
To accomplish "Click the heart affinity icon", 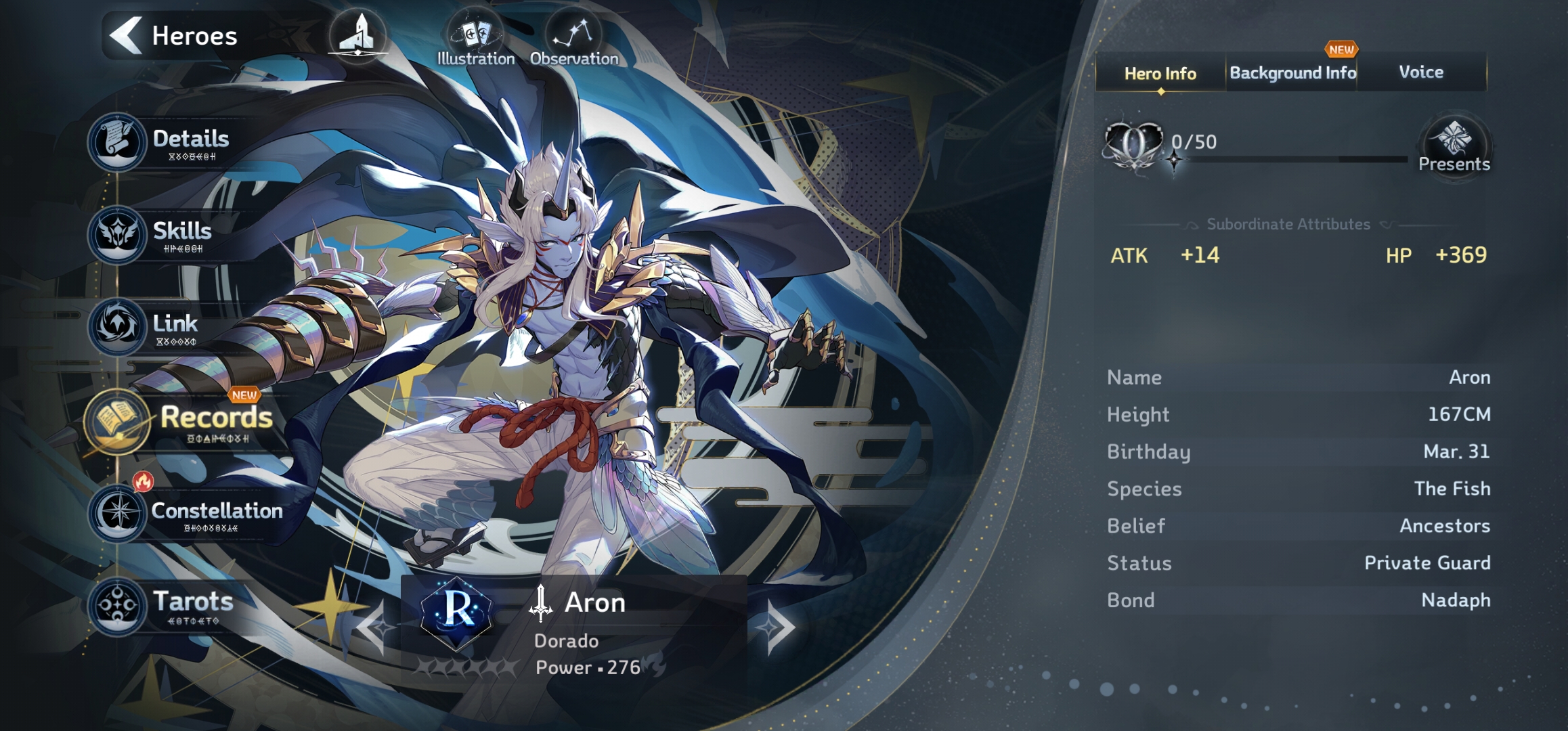I will pos(1133,143).
